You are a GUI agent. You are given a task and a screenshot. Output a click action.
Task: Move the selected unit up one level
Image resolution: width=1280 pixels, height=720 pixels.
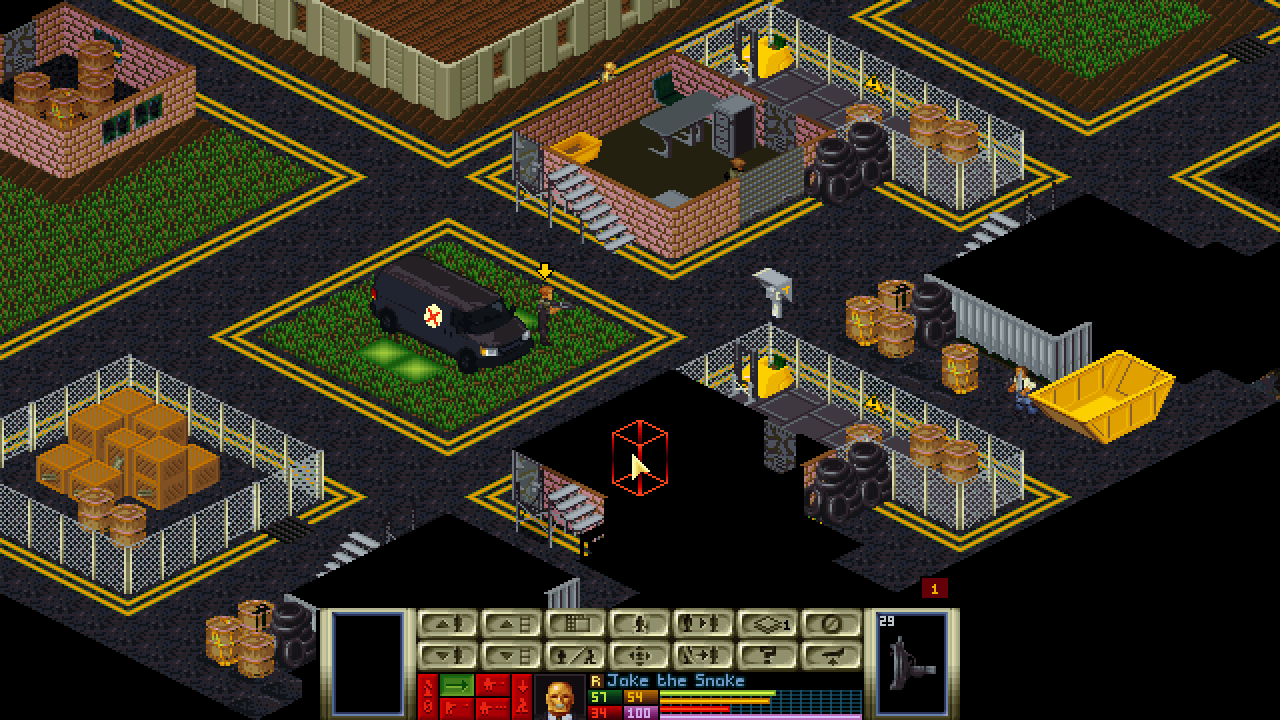(x=447, y=624)
